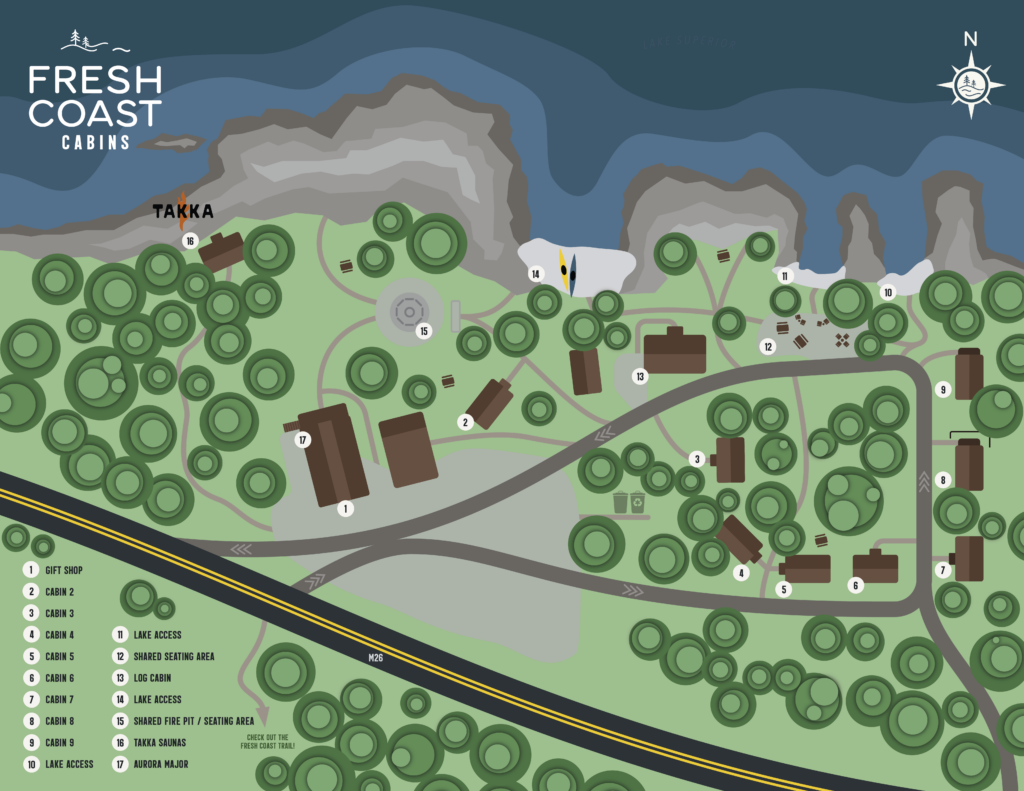Click the north compass rose
The image size is (1024, 791).
pos(970,79)
